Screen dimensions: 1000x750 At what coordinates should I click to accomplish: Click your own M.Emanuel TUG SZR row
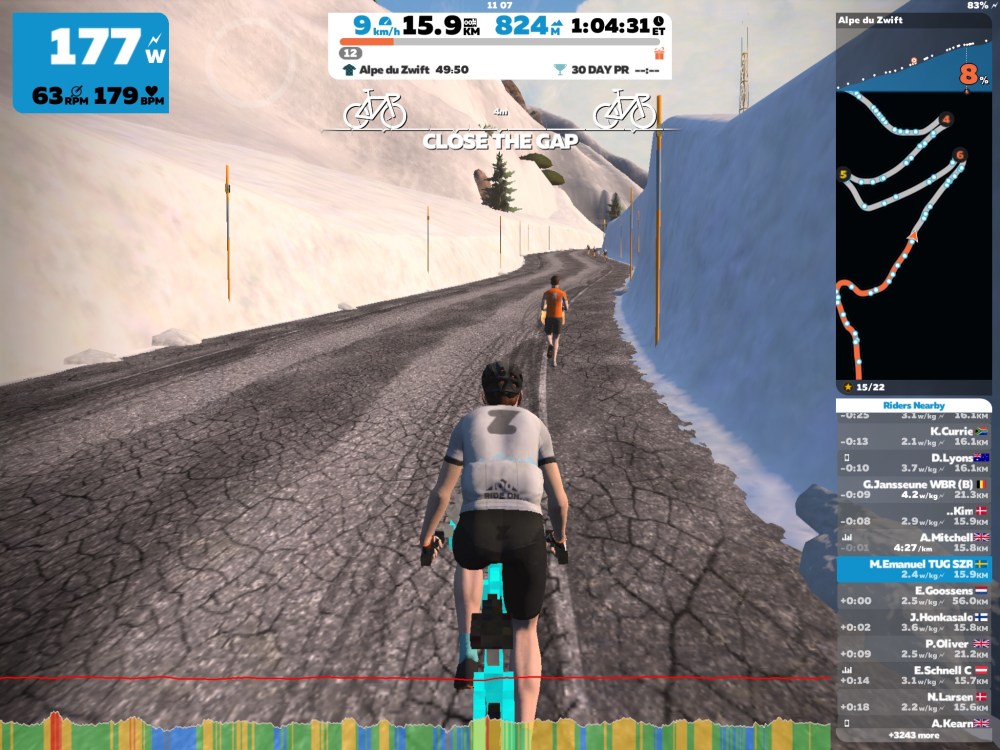[x=913, y=569]
